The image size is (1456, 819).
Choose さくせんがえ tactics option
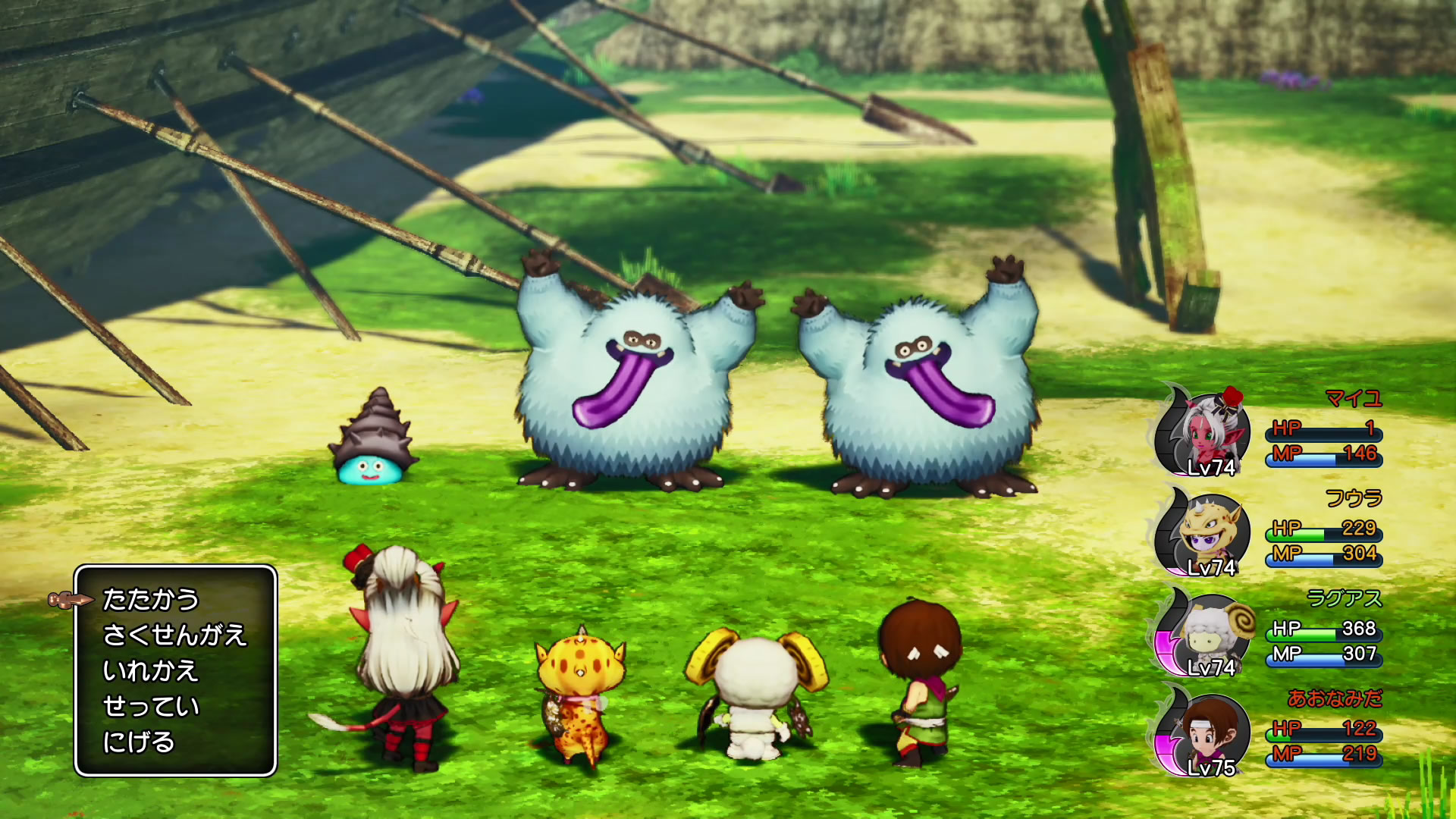coord(174,635)
